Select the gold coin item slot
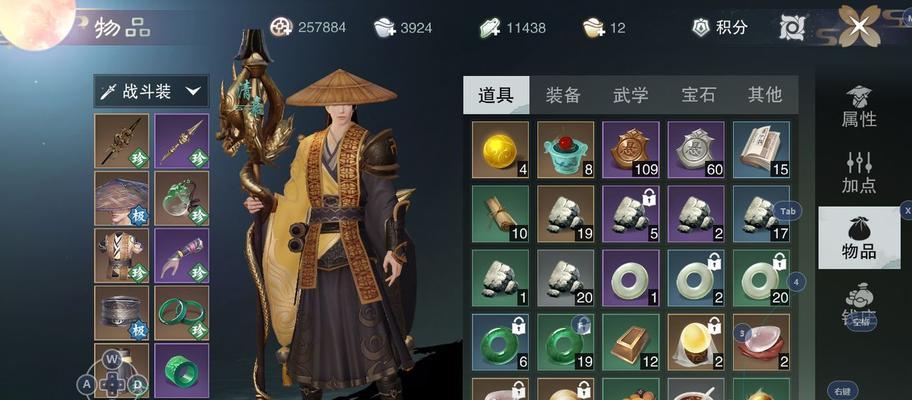 500,150
